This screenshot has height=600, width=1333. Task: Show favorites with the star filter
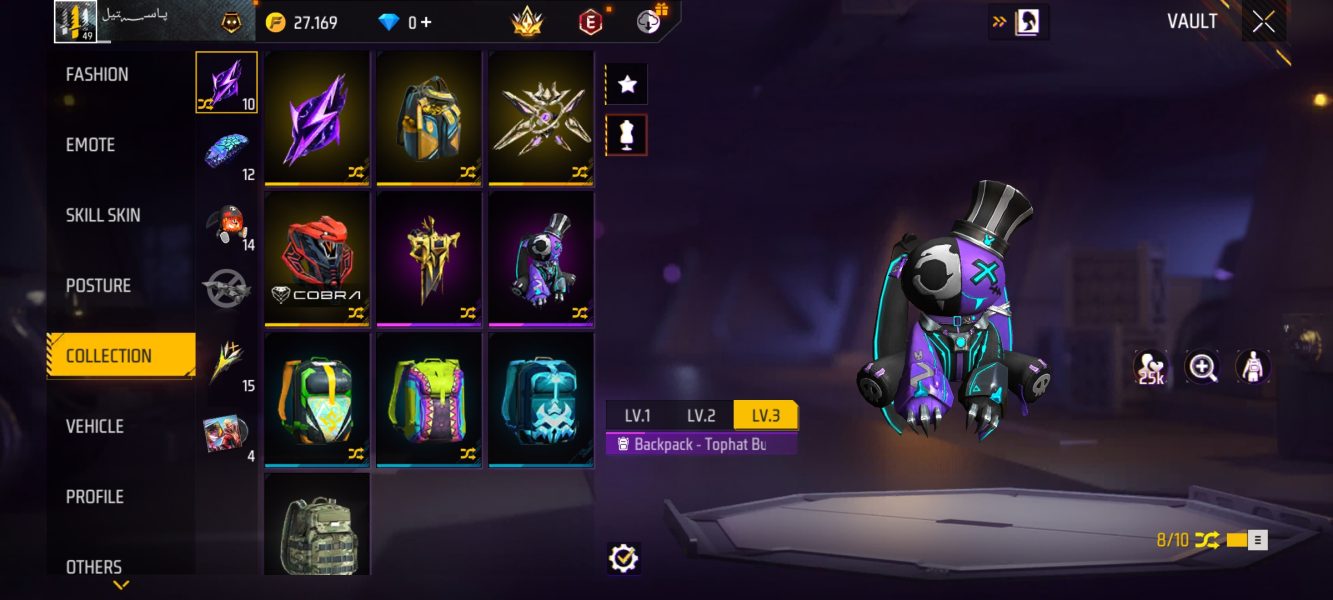627,85
